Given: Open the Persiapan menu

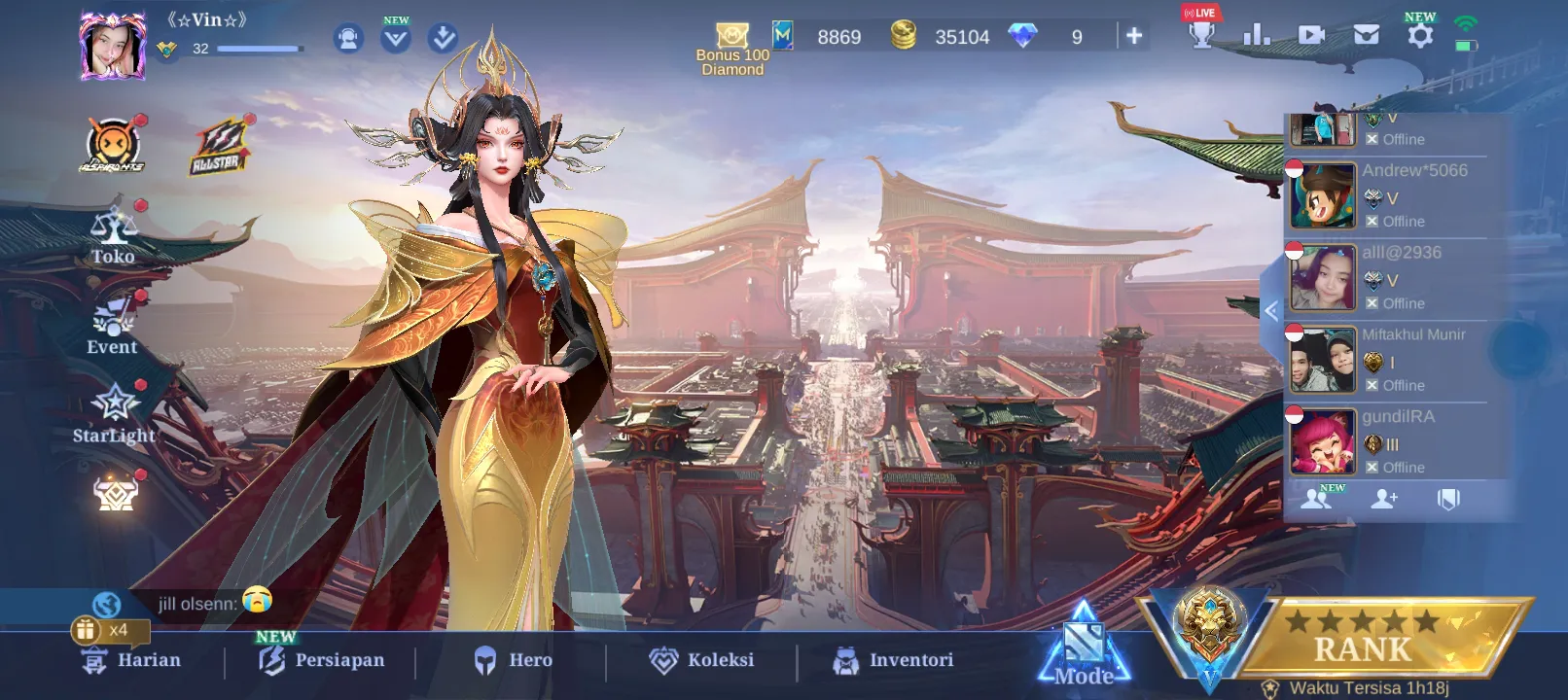Looking at the screenshot, I should [x=322, y=660].
